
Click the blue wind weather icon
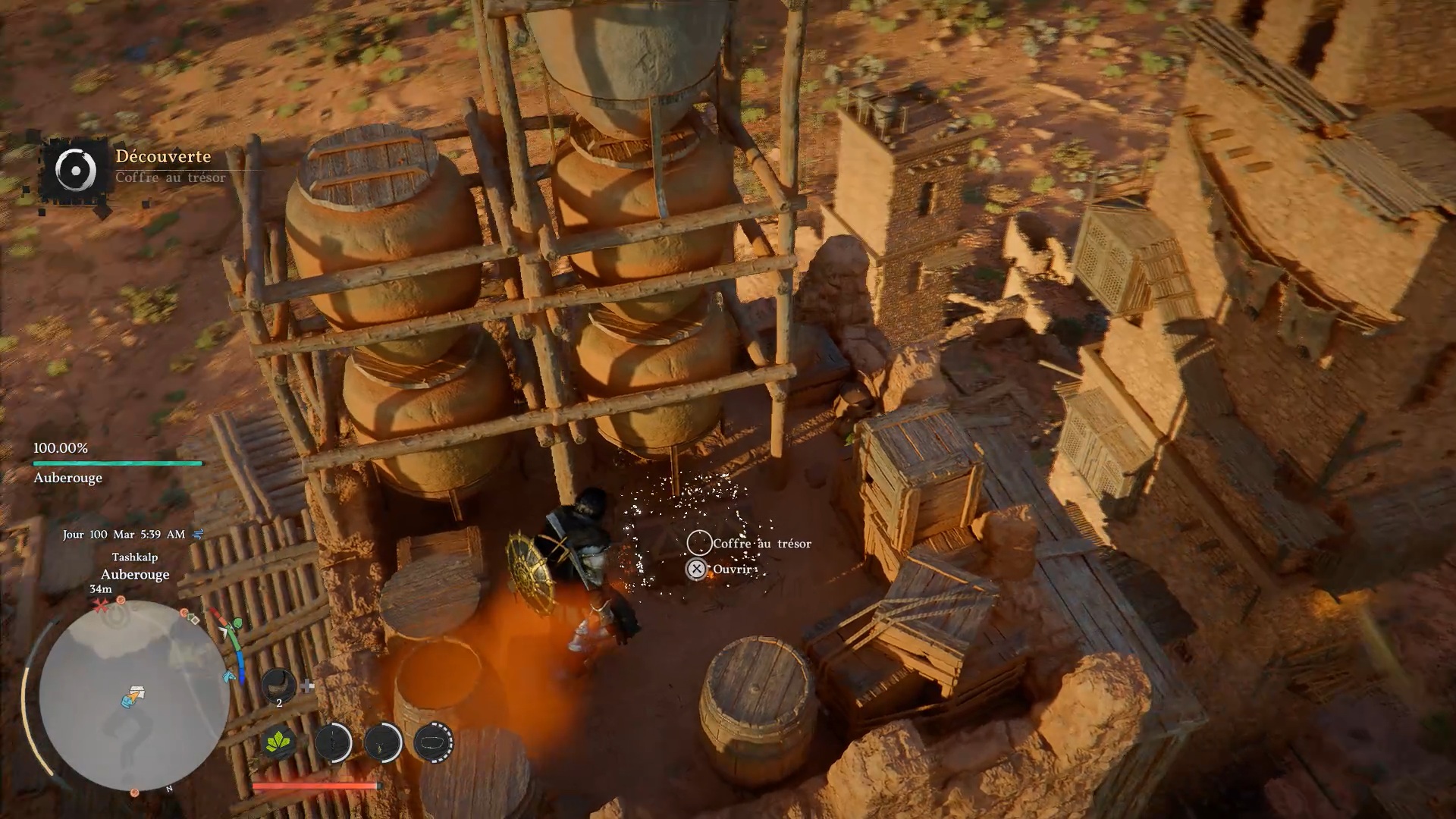[199, 534]
